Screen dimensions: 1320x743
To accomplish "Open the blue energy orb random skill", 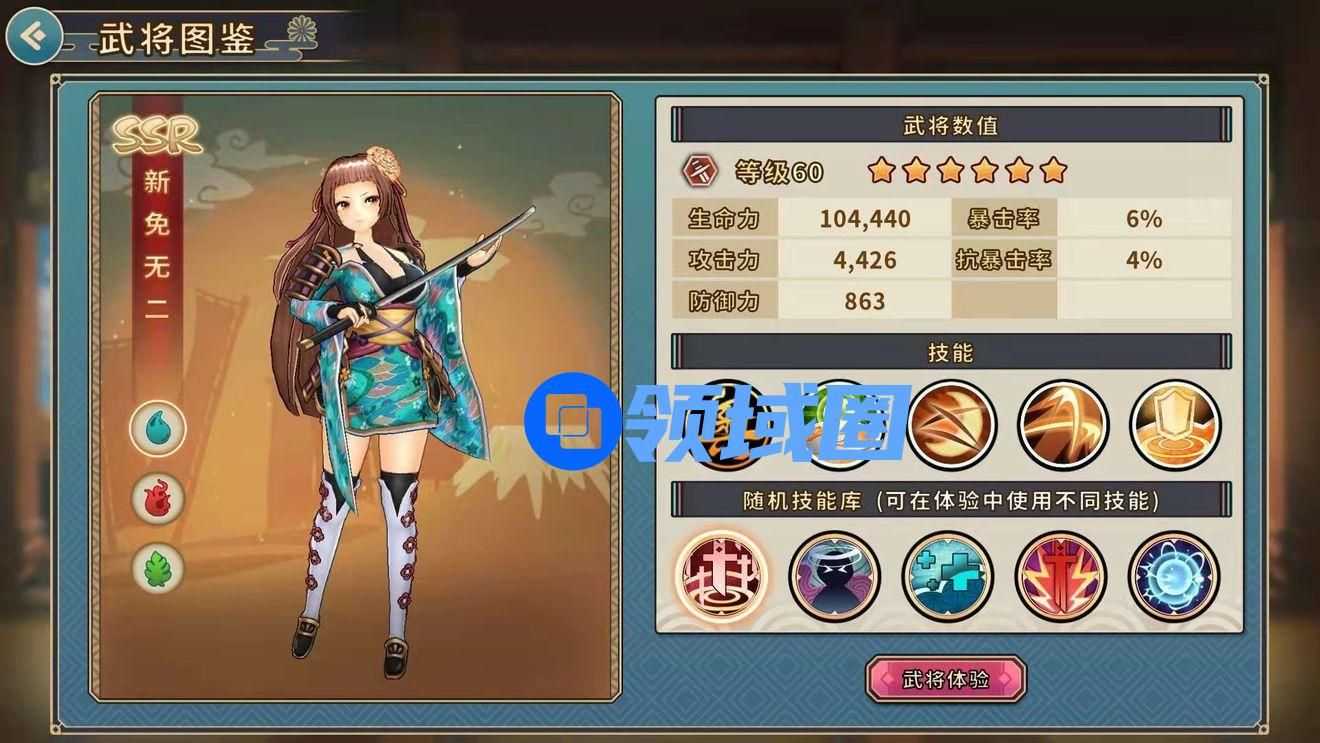I will click(x=1173, y=576).
